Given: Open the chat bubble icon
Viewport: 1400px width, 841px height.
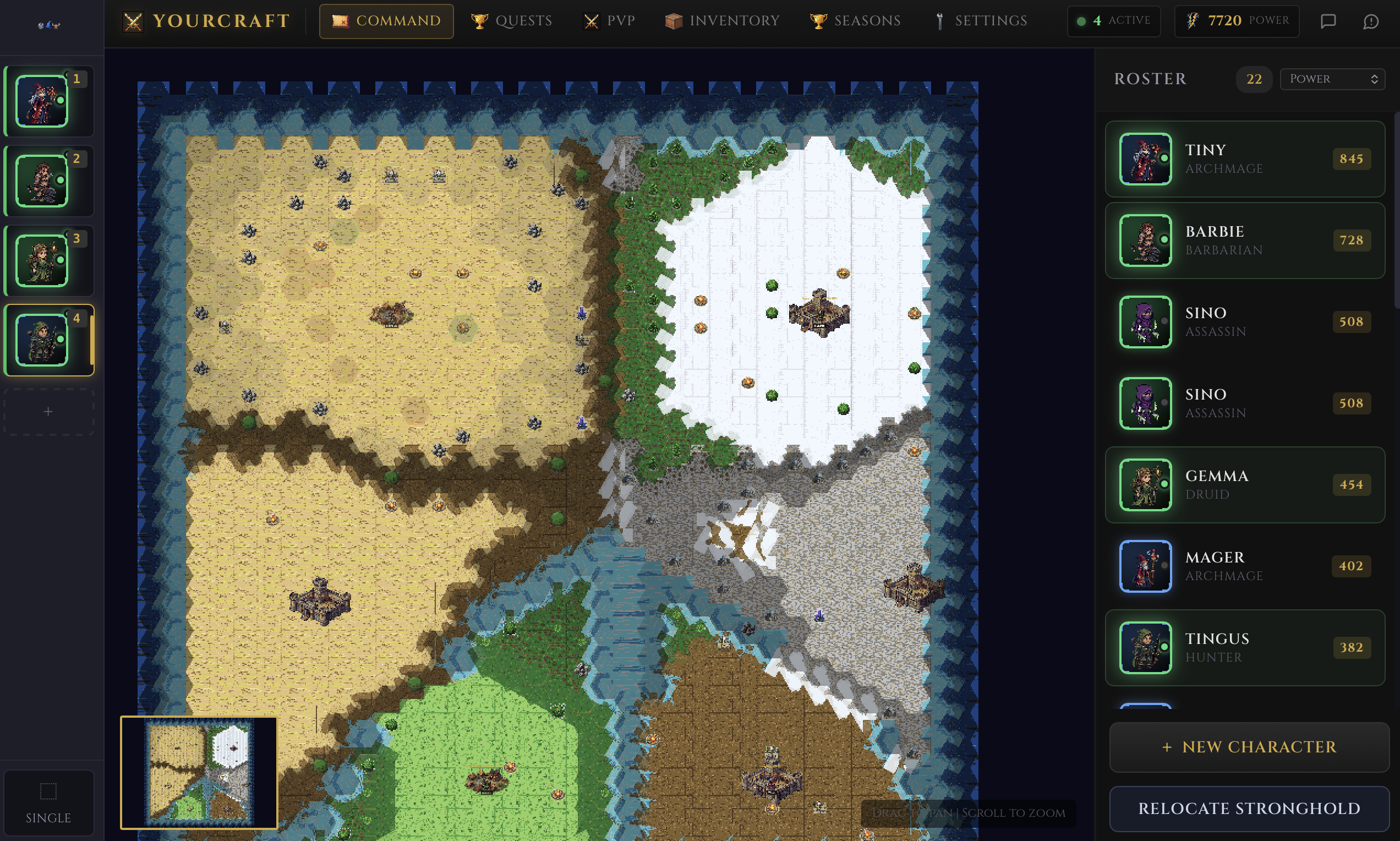Looking at the screenshot, I should [1327, 21].
